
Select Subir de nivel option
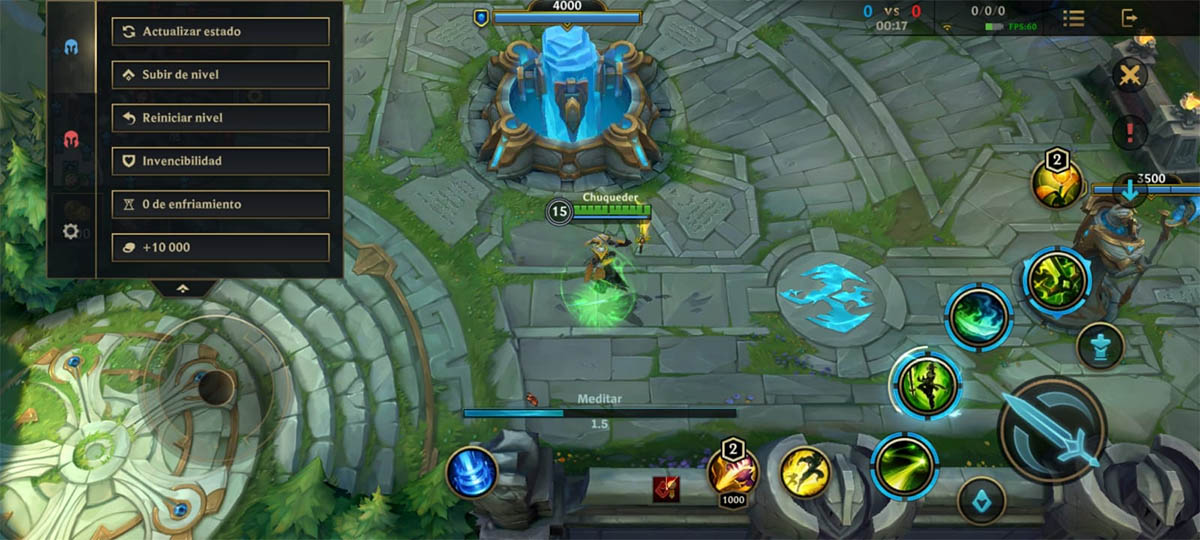click(220, 75)
